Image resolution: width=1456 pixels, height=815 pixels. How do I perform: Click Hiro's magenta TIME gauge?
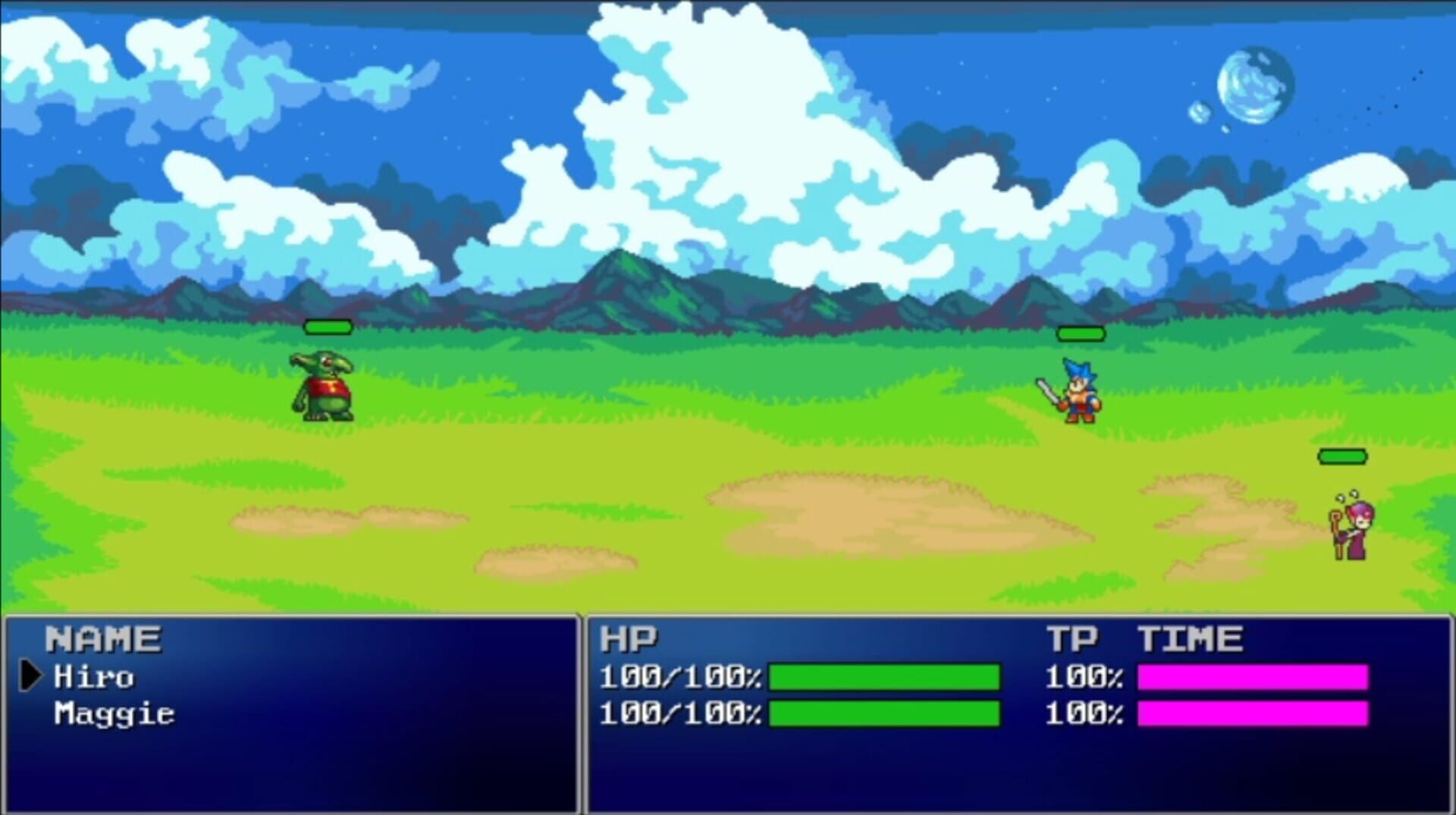[1251, 676]
